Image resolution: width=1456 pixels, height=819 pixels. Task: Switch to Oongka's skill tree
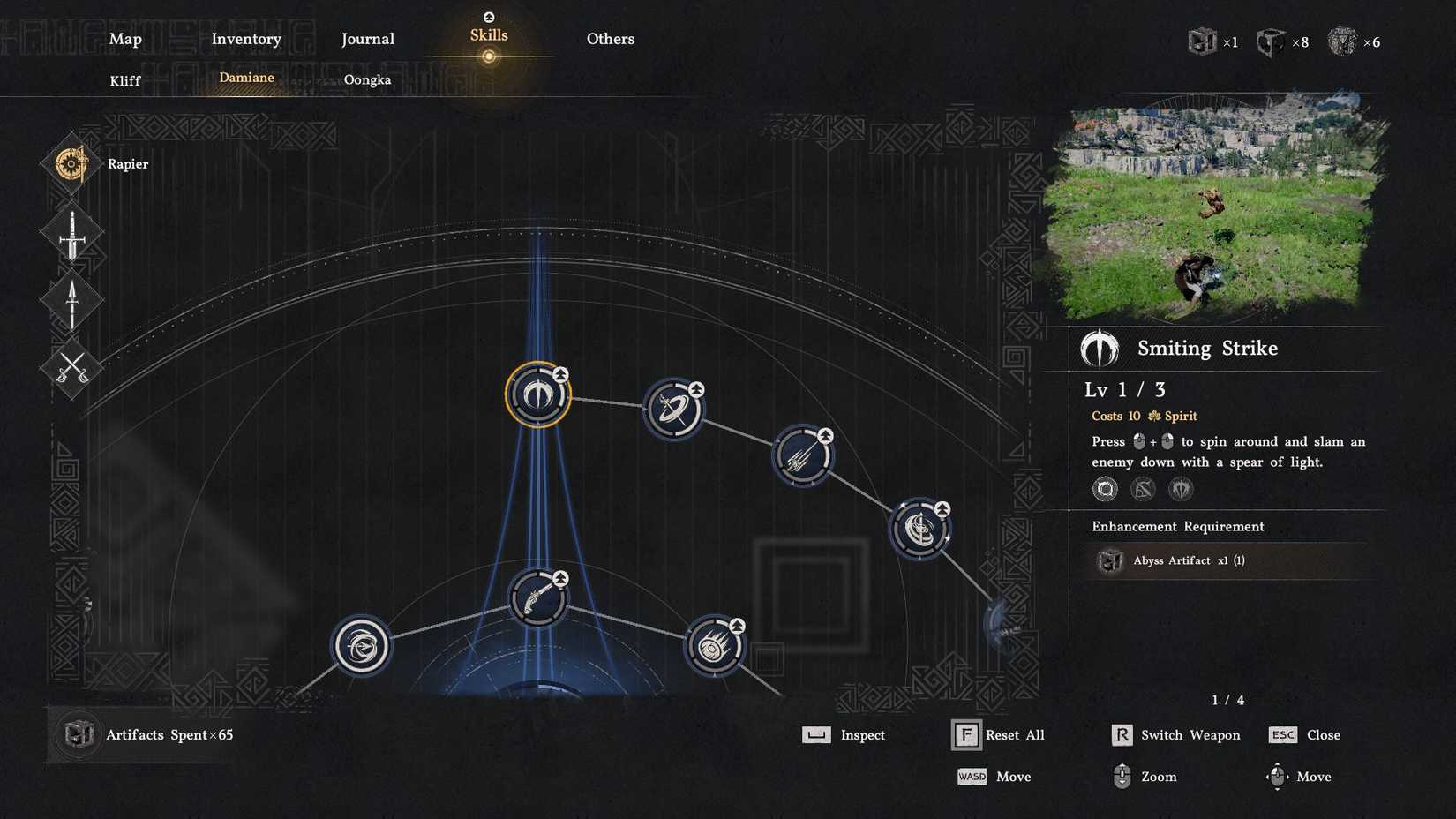[x=368, y=80]
